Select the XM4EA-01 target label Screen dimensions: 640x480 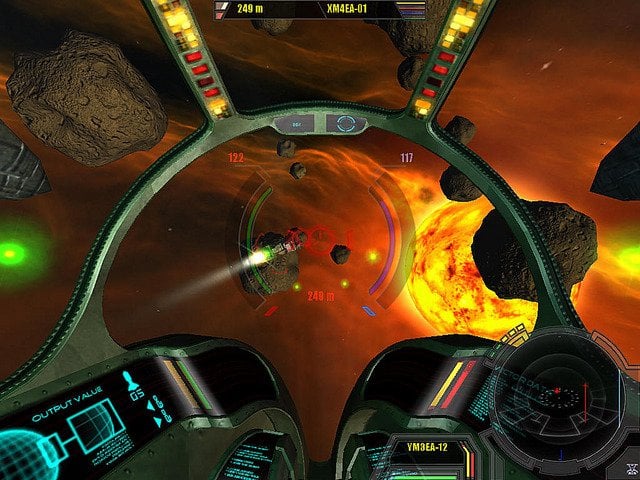coord(348,10)
